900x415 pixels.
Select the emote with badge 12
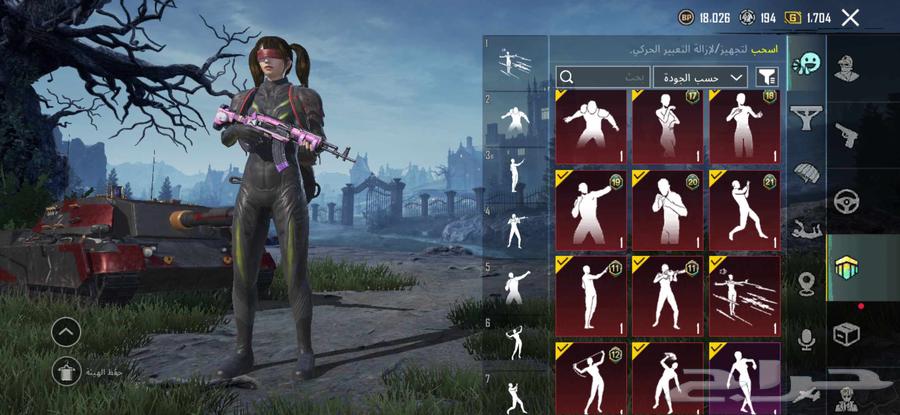pos(588,378)
